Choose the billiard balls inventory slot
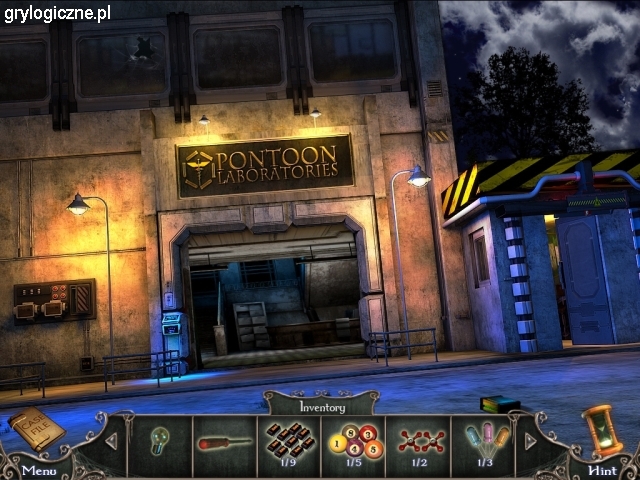The image size is (640, 480). click(353, 441)
